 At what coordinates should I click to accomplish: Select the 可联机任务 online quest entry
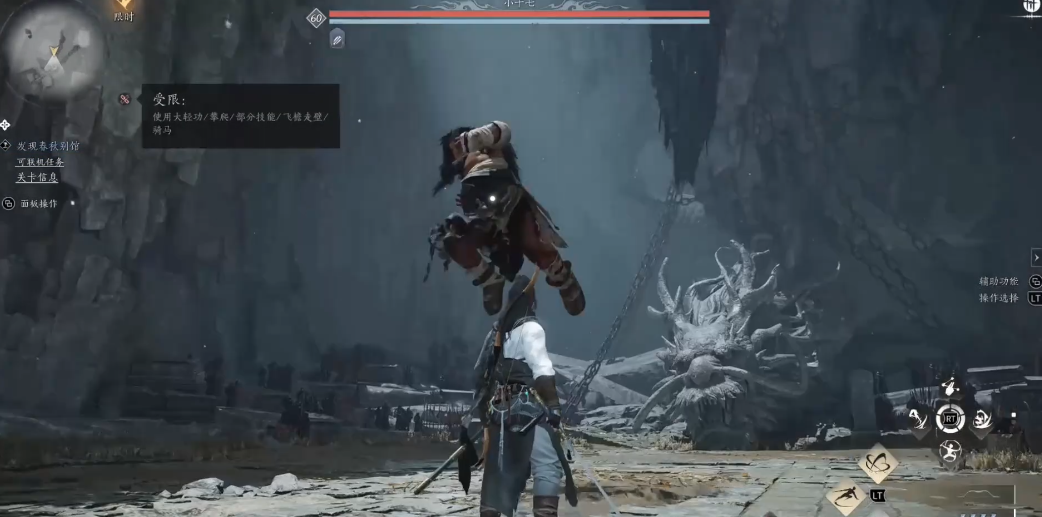[x=40, y=162]
